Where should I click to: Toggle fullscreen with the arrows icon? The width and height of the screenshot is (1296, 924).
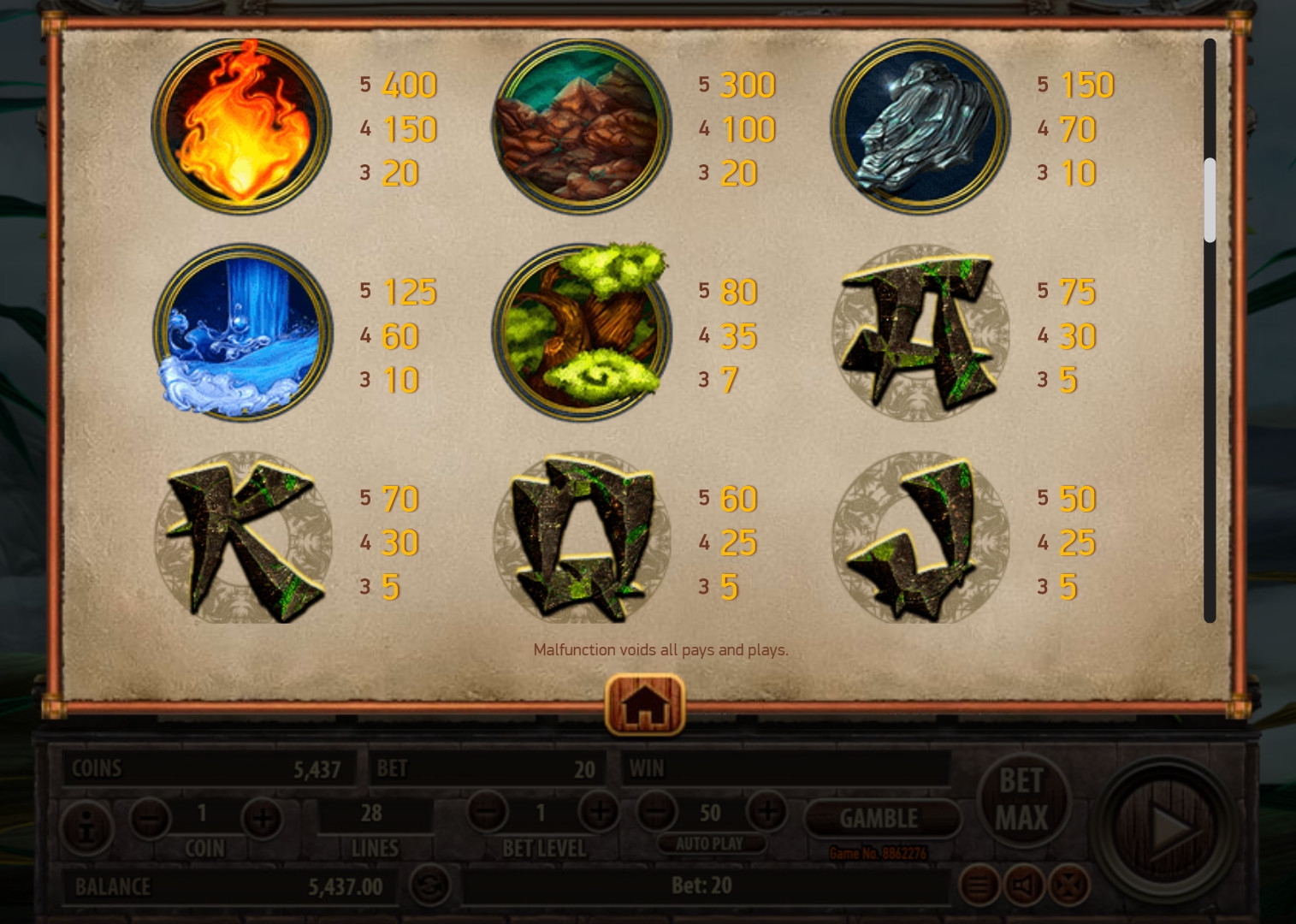tap(1068, 885)
